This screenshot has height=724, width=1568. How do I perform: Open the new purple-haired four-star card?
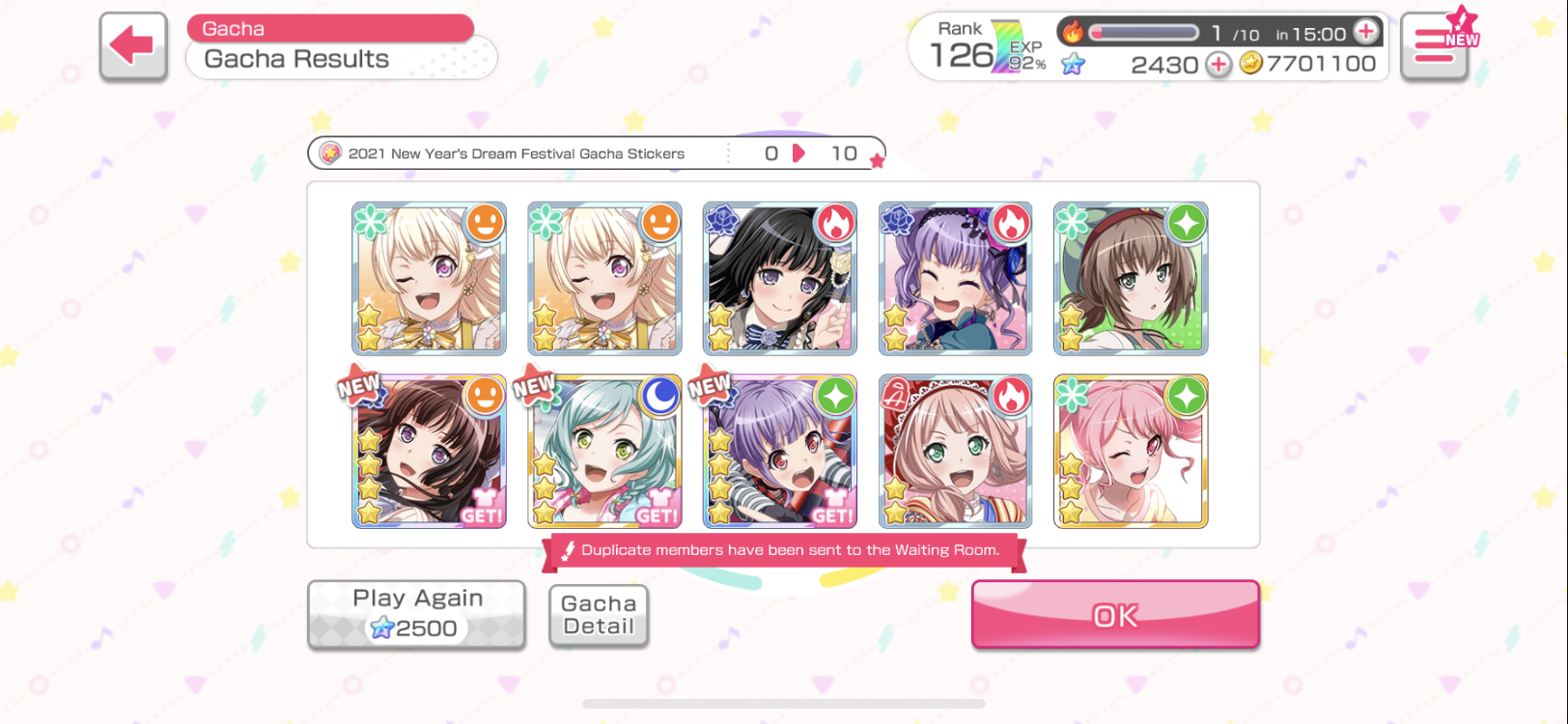(x=779, y=452)
